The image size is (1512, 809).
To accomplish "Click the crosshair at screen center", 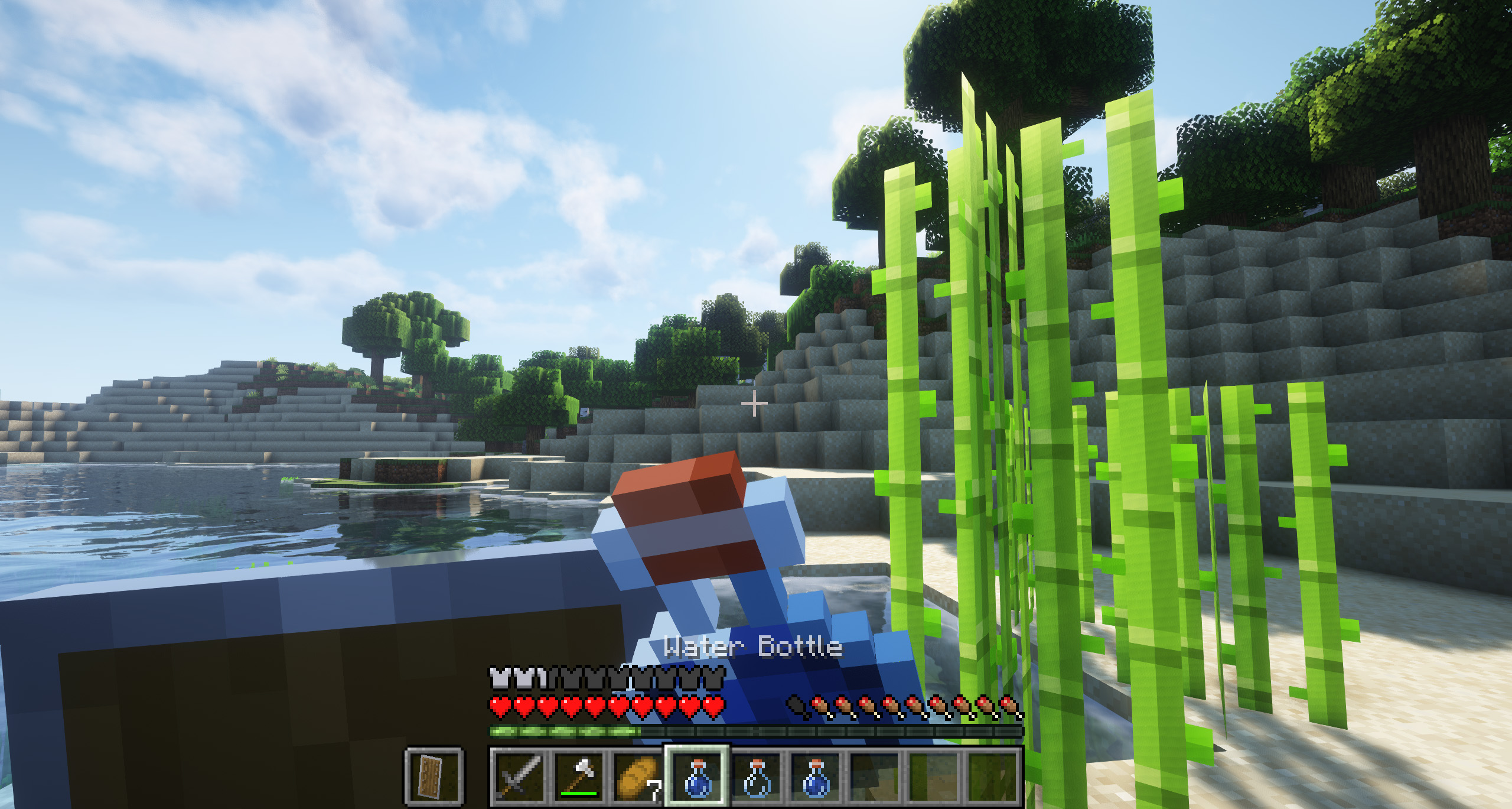I will click(x=754, y=404).
